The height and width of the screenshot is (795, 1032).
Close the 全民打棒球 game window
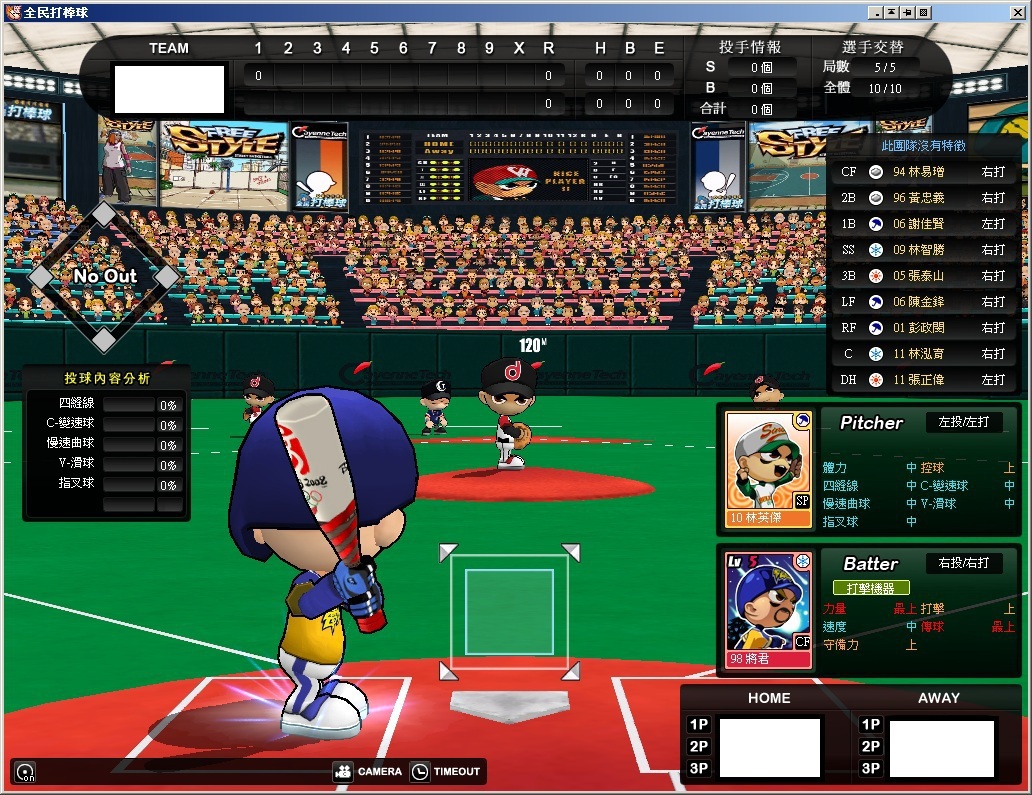coord(924,12)
